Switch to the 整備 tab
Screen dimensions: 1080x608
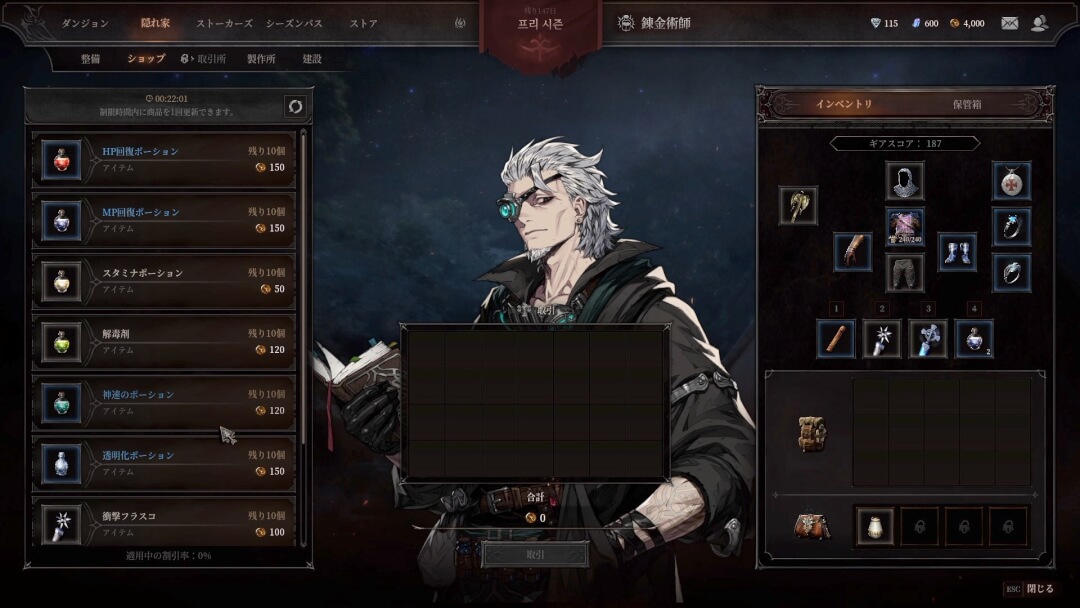pos(91,59)
